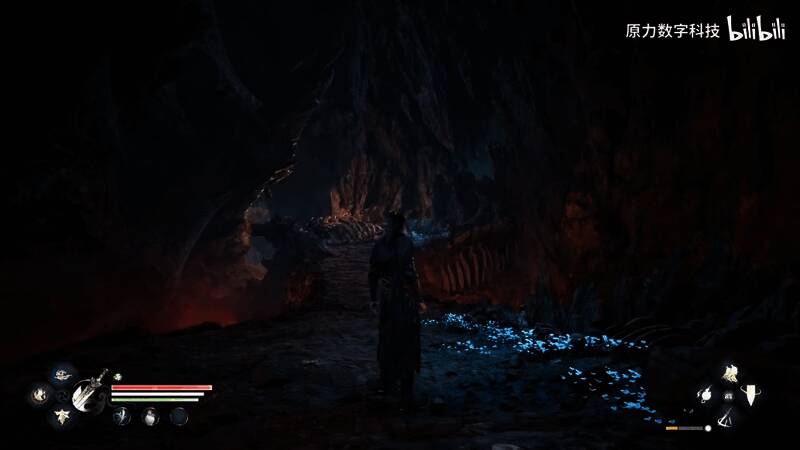Activate the flame skill atop the right wheel
This screenshot has height=450, width=800.
(730, 374)
